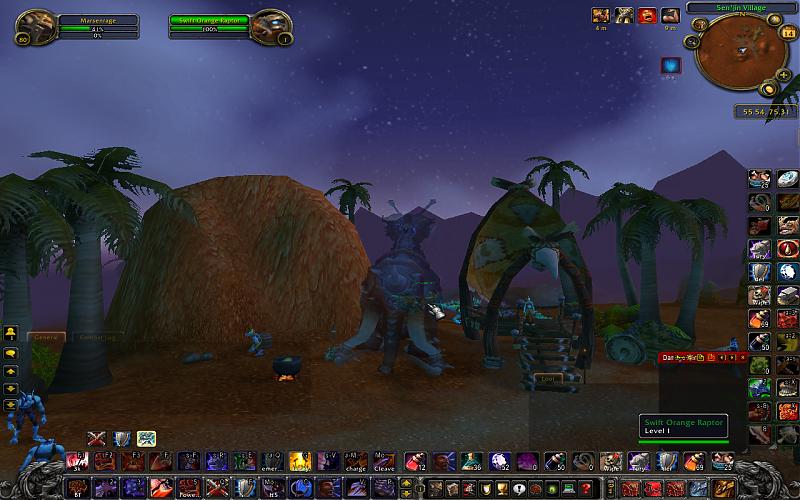Click the angry red face buff icon
Image resolution: width=800 pixels, height=500 pixels.
tap(647, 14)
